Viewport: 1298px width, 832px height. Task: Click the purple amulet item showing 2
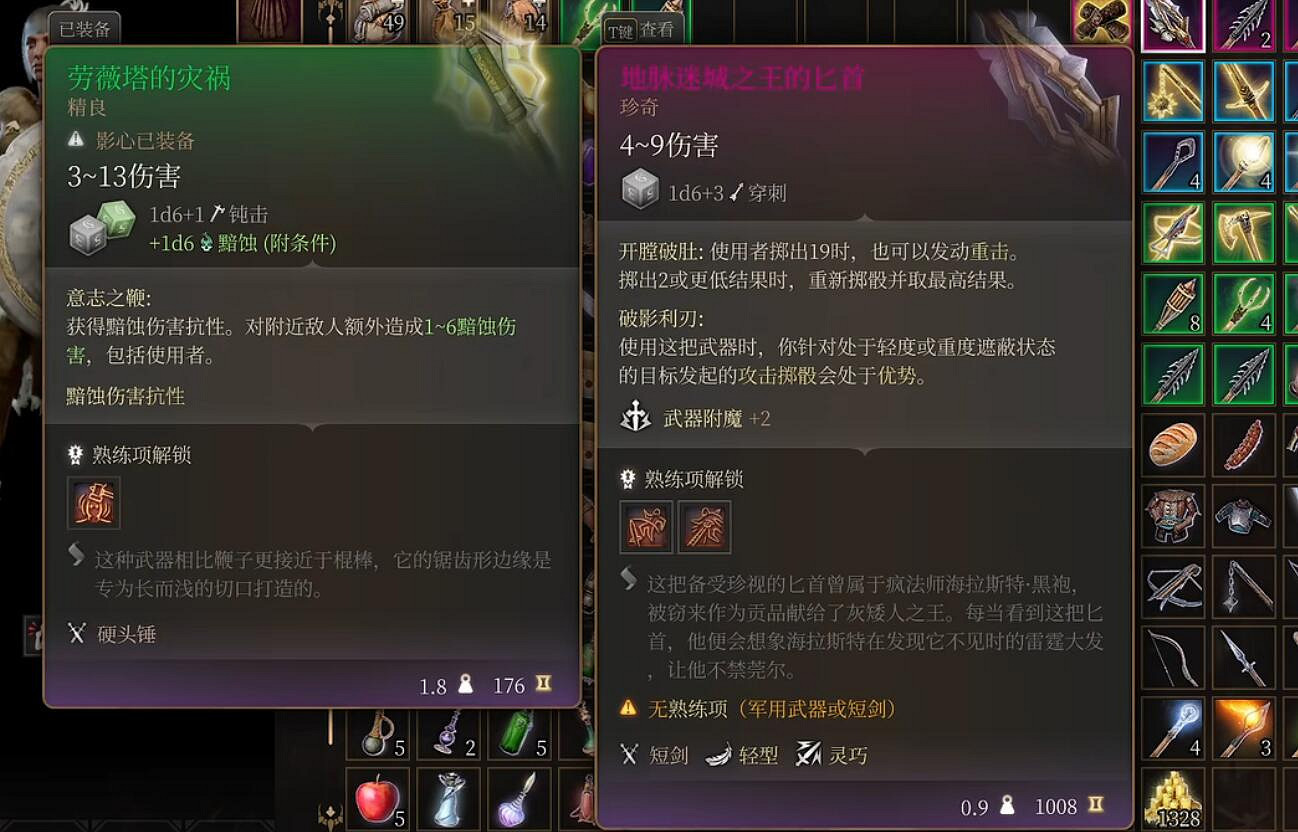(x=451, y=734)
